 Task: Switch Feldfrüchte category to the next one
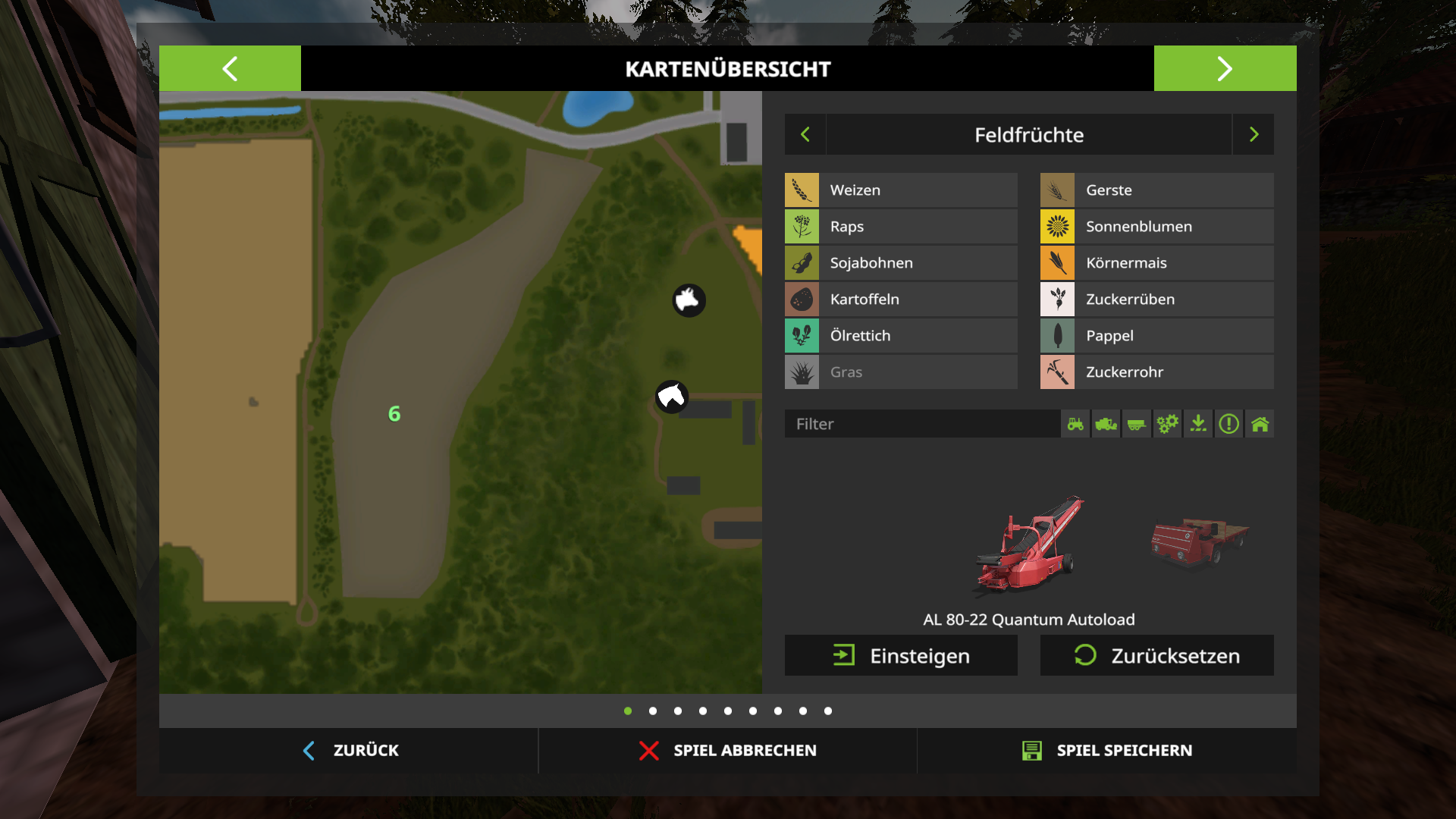[1254, 135]
